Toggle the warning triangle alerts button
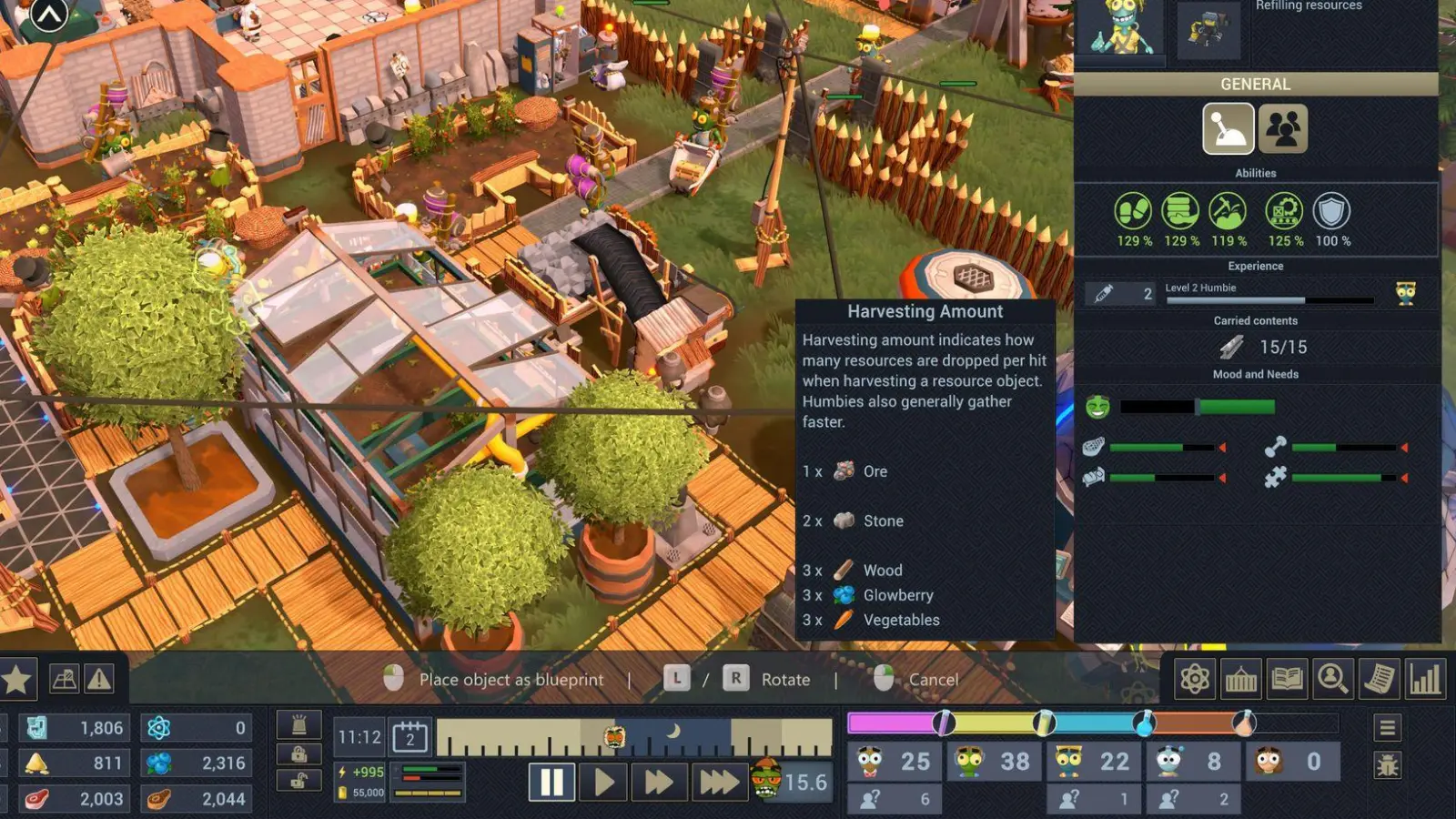1456x819 pixels. pyautogui.click(x=99, y=679)
